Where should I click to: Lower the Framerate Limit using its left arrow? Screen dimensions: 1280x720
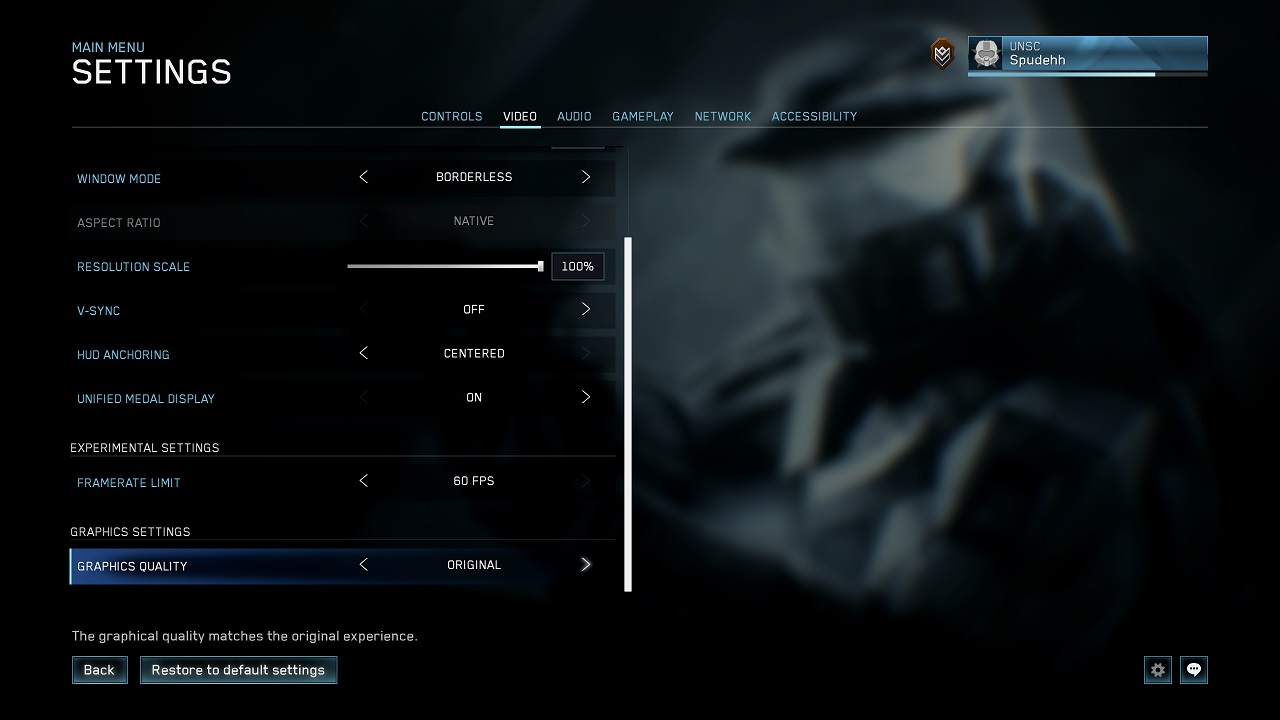(363, 481)
